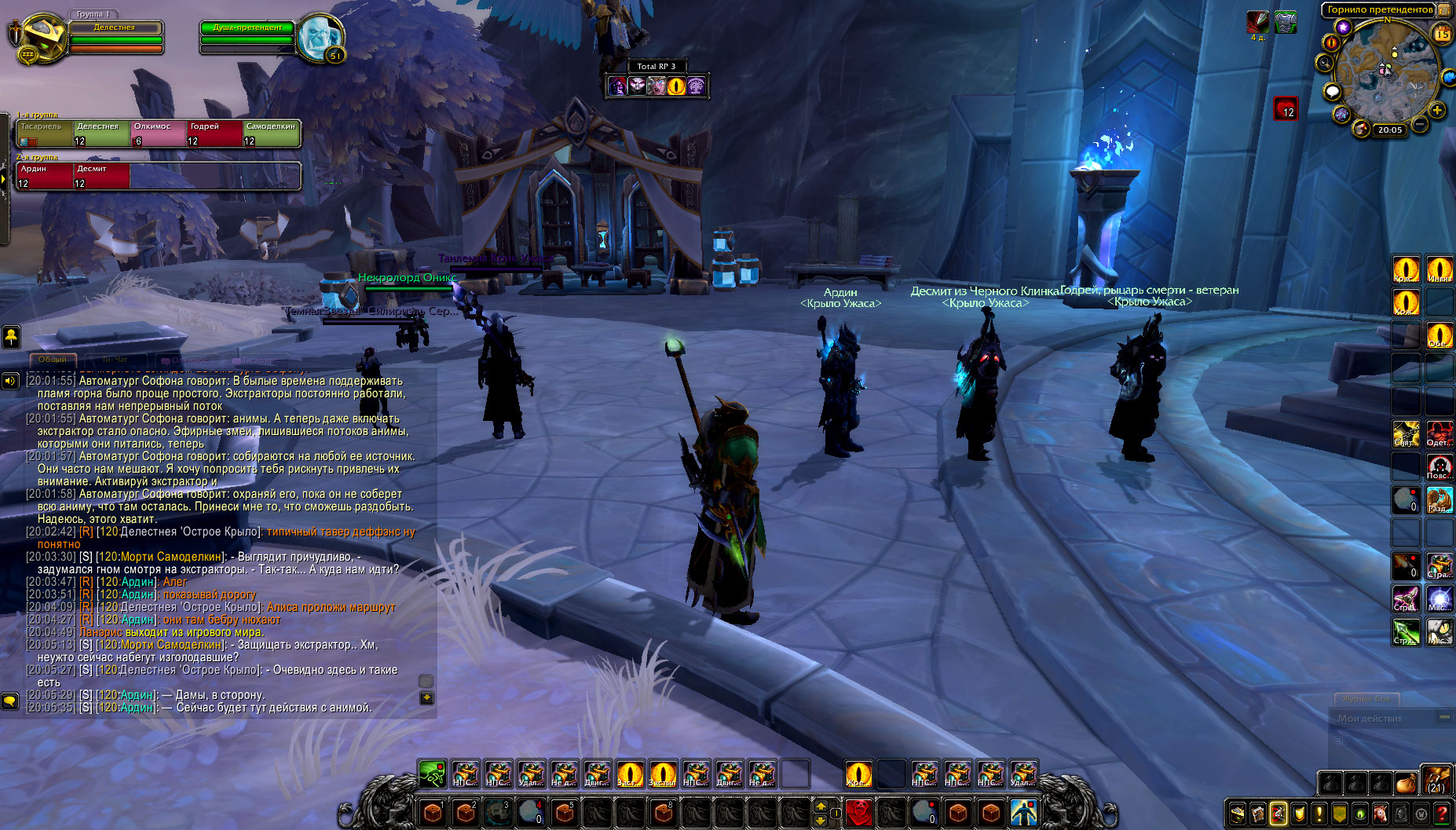Click the player portrait in the top-left
The image size is (1456, 830).
pos(41,36)
